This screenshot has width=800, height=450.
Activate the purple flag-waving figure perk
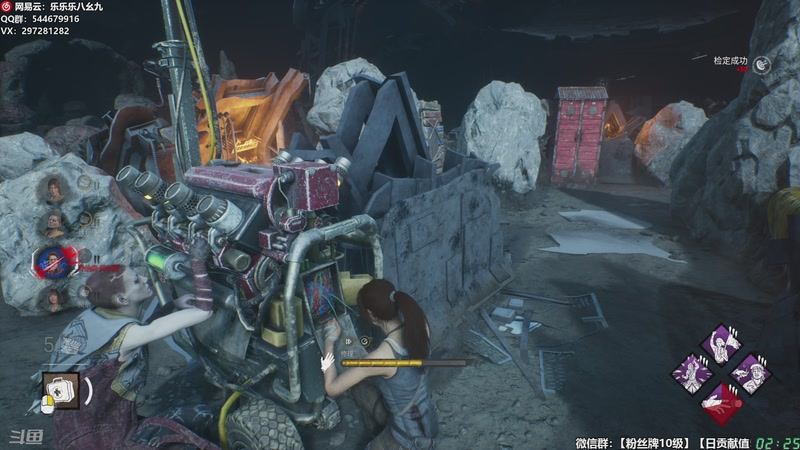tap(720, 343)
